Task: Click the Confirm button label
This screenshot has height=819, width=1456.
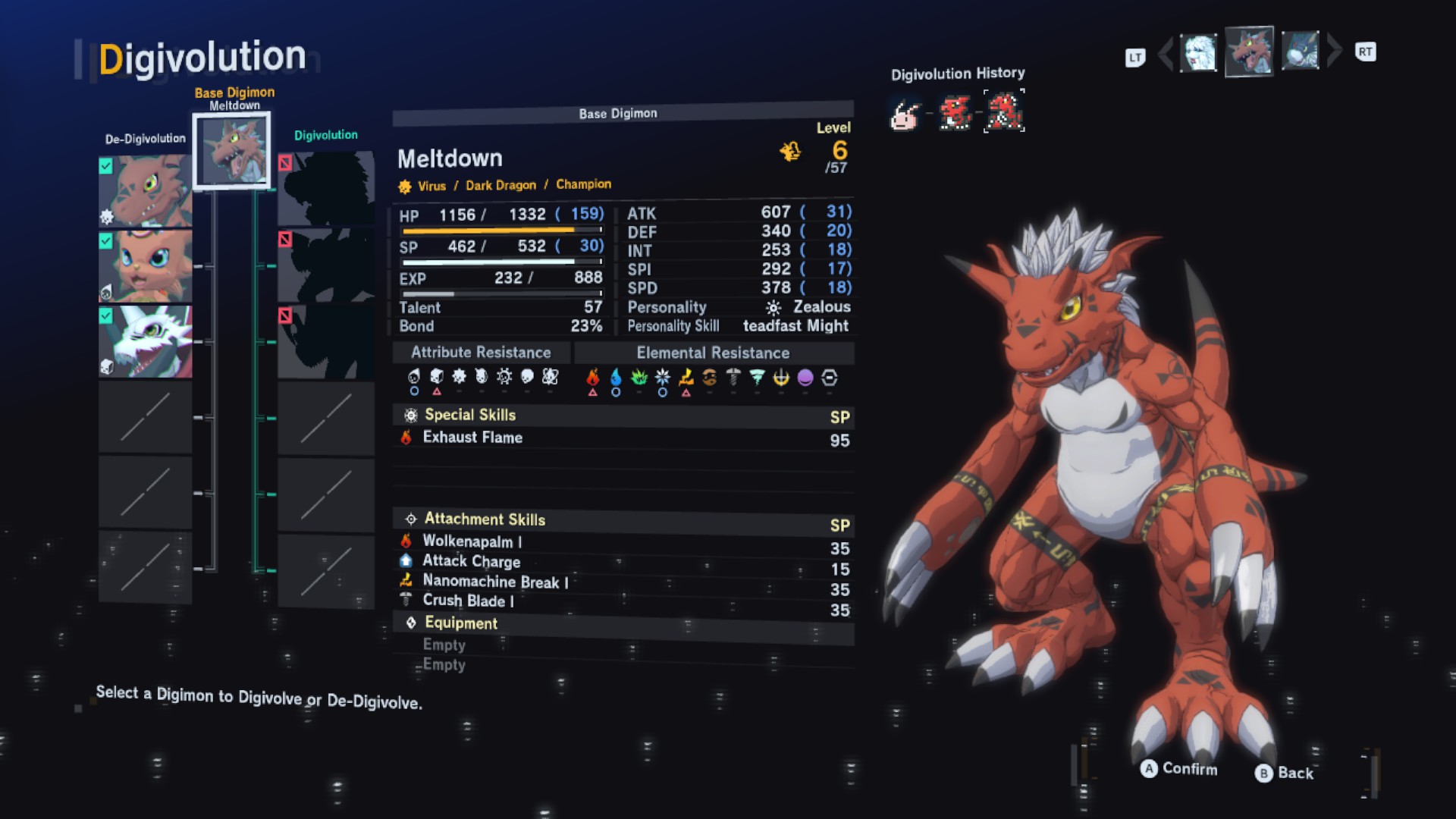Action: pyautogui.click(x=1189, y=769)
